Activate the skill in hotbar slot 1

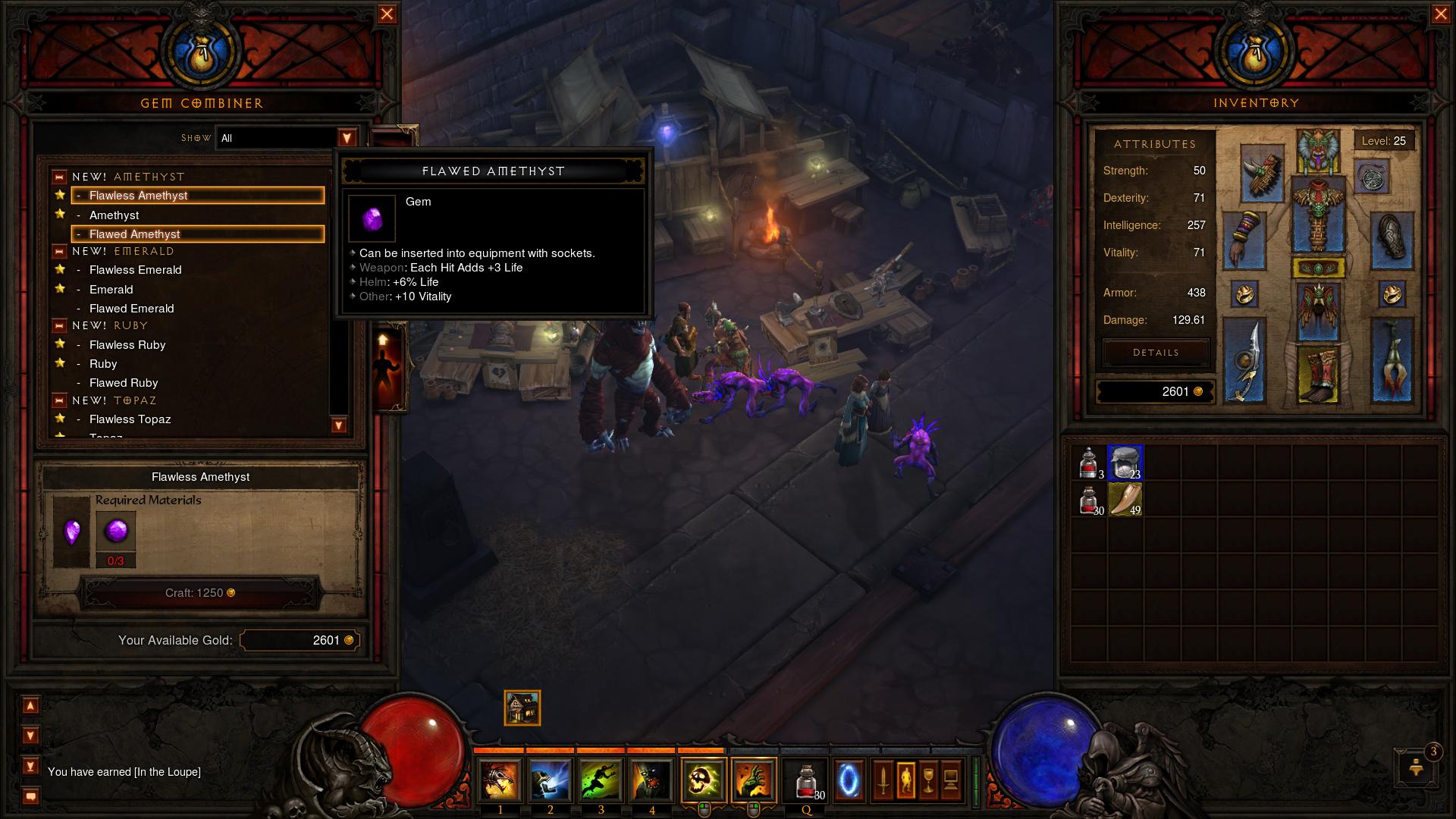(500, 780)
